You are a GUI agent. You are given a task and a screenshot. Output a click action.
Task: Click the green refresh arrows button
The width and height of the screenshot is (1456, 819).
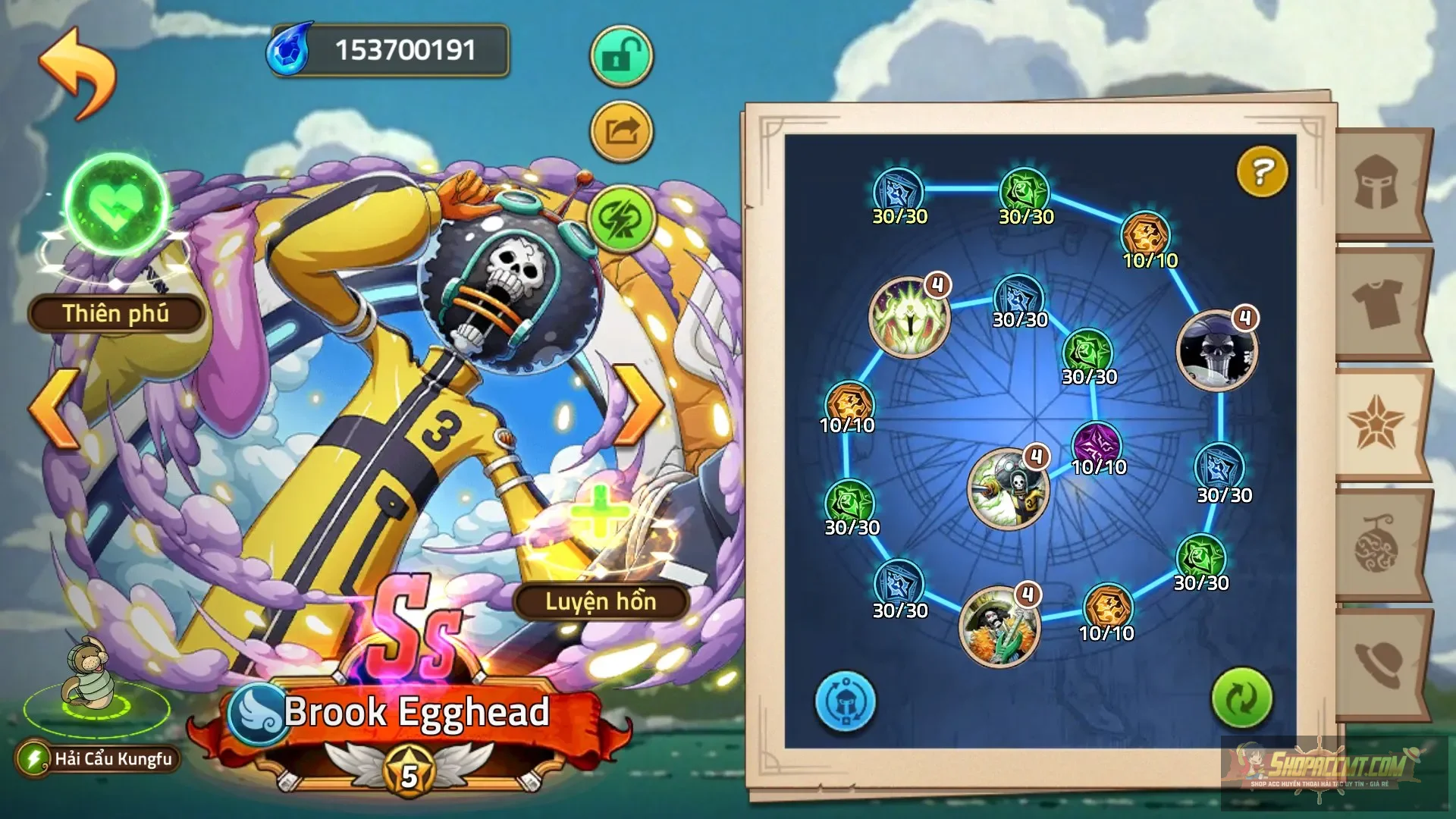click(x=1241, y=698)
